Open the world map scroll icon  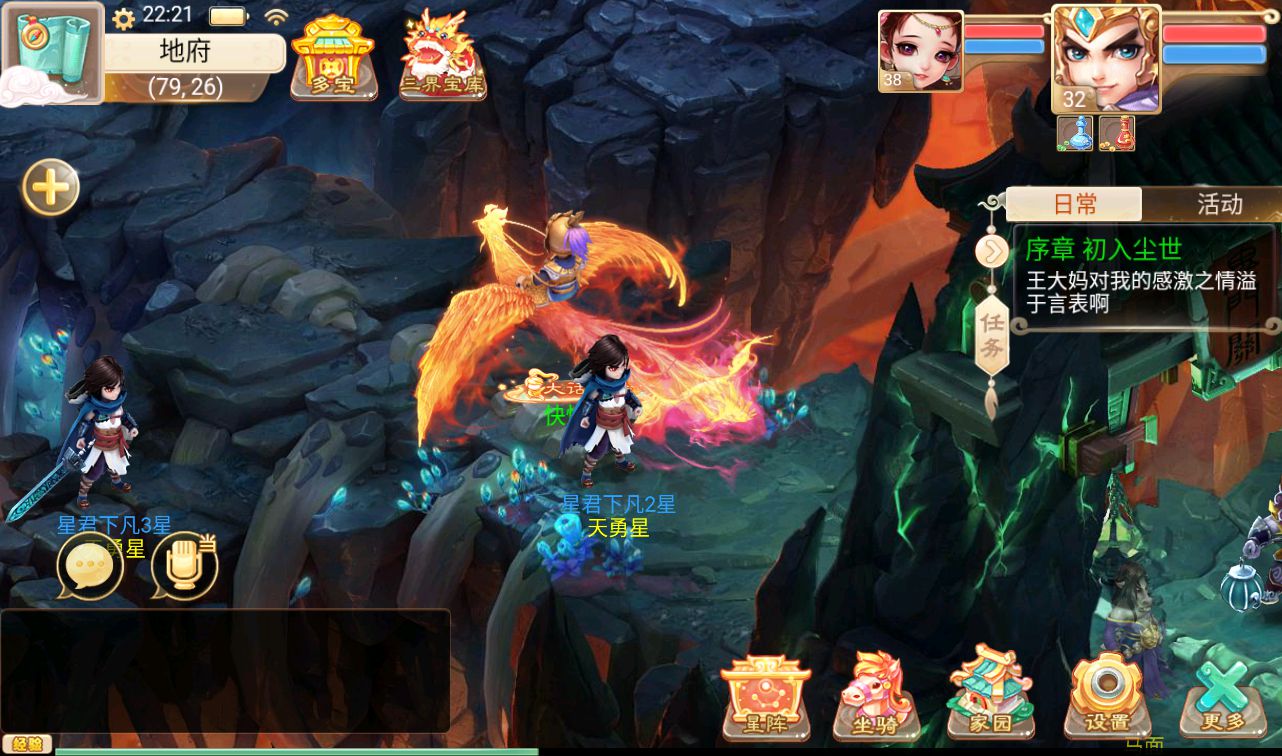52,52
